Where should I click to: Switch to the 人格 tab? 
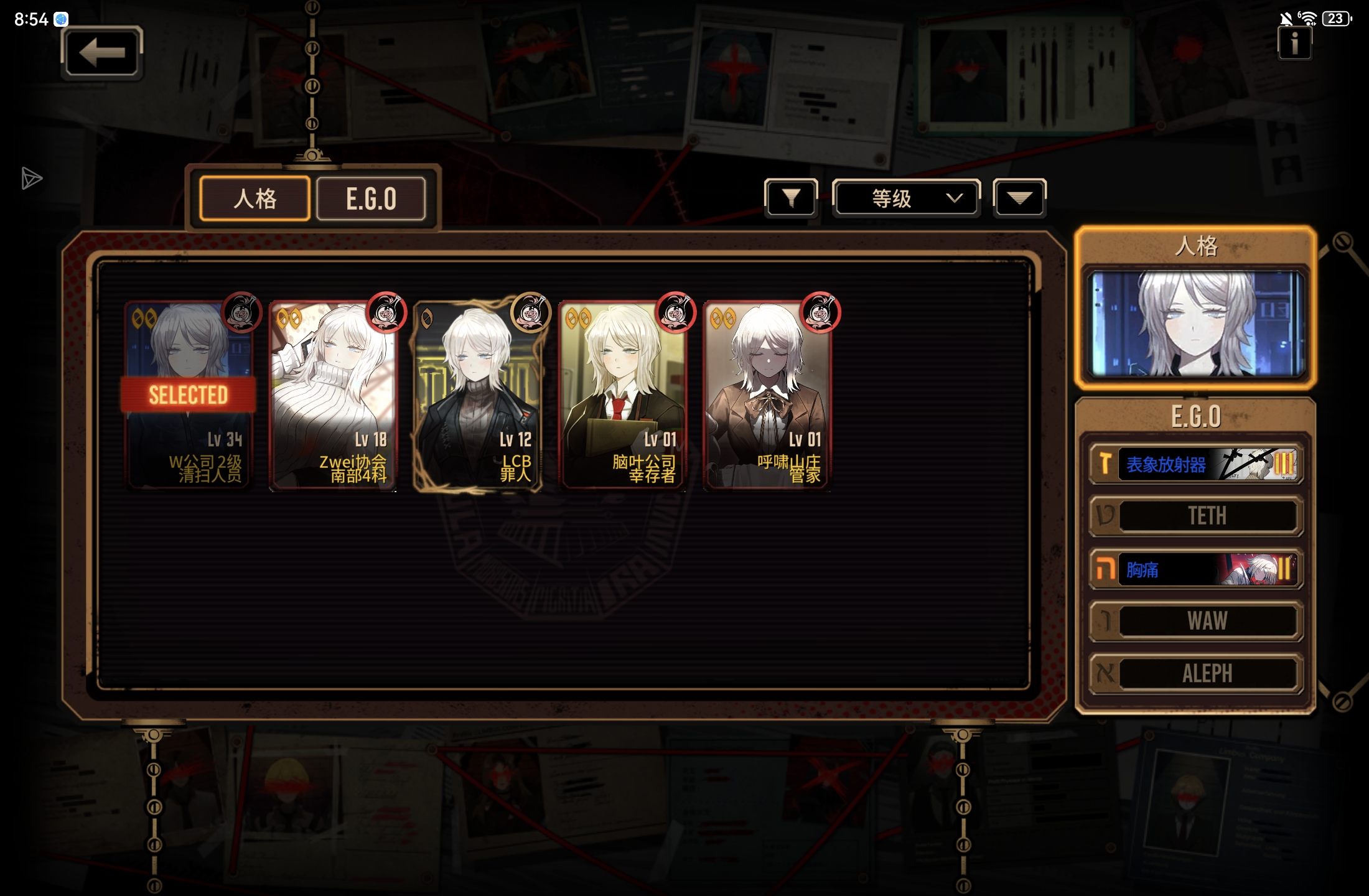coord(255,199)
